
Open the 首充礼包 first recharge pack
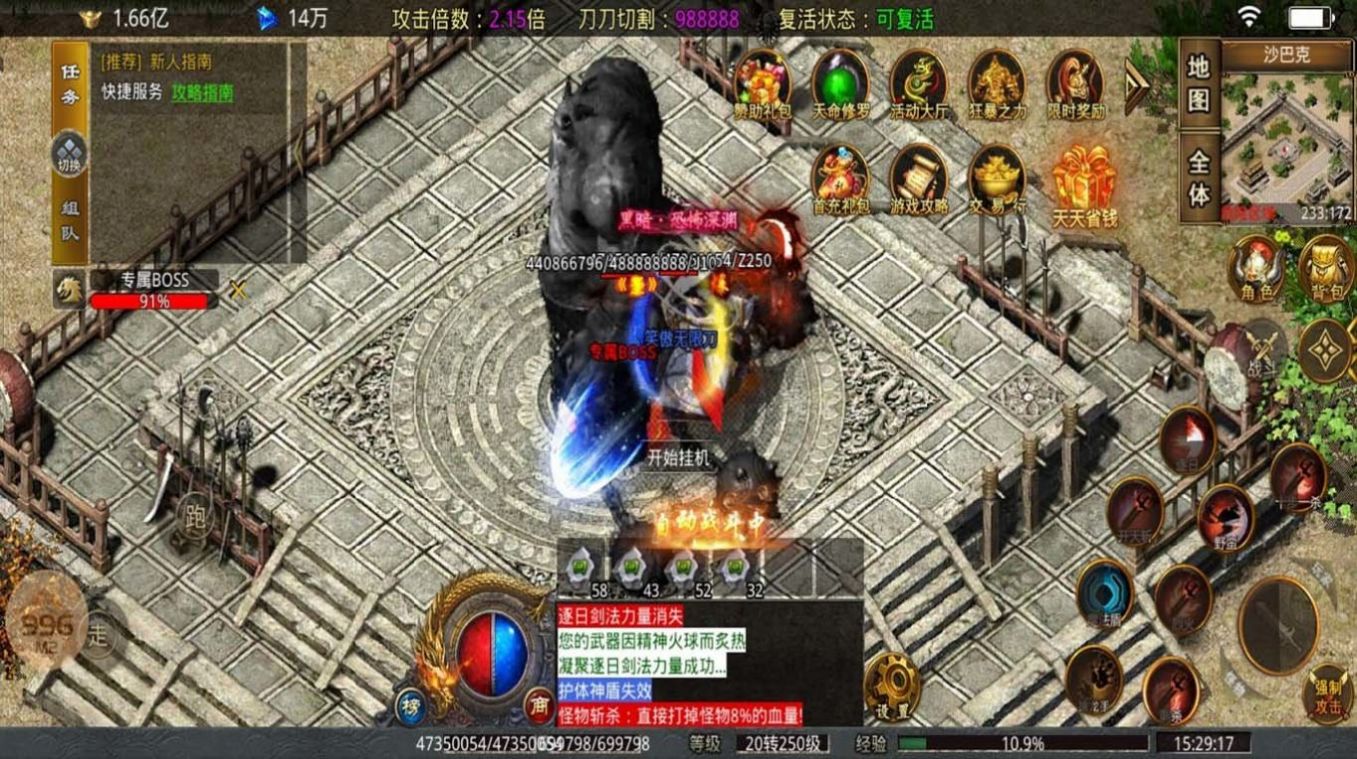840,180
